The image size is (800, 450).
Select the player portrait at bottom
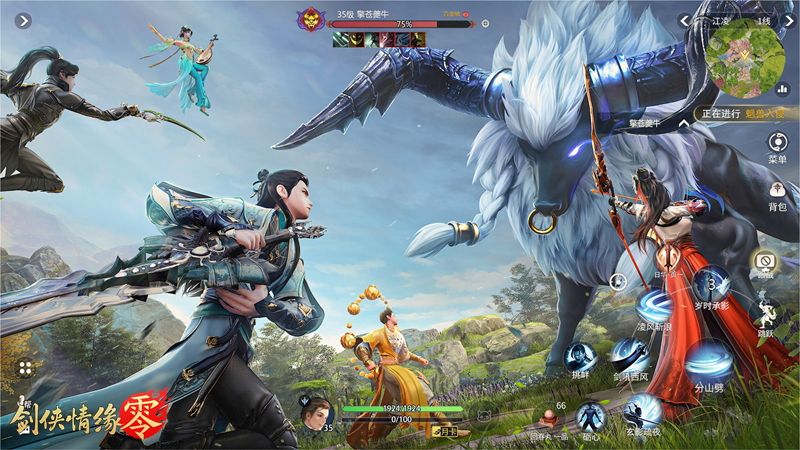click(315, 409)
